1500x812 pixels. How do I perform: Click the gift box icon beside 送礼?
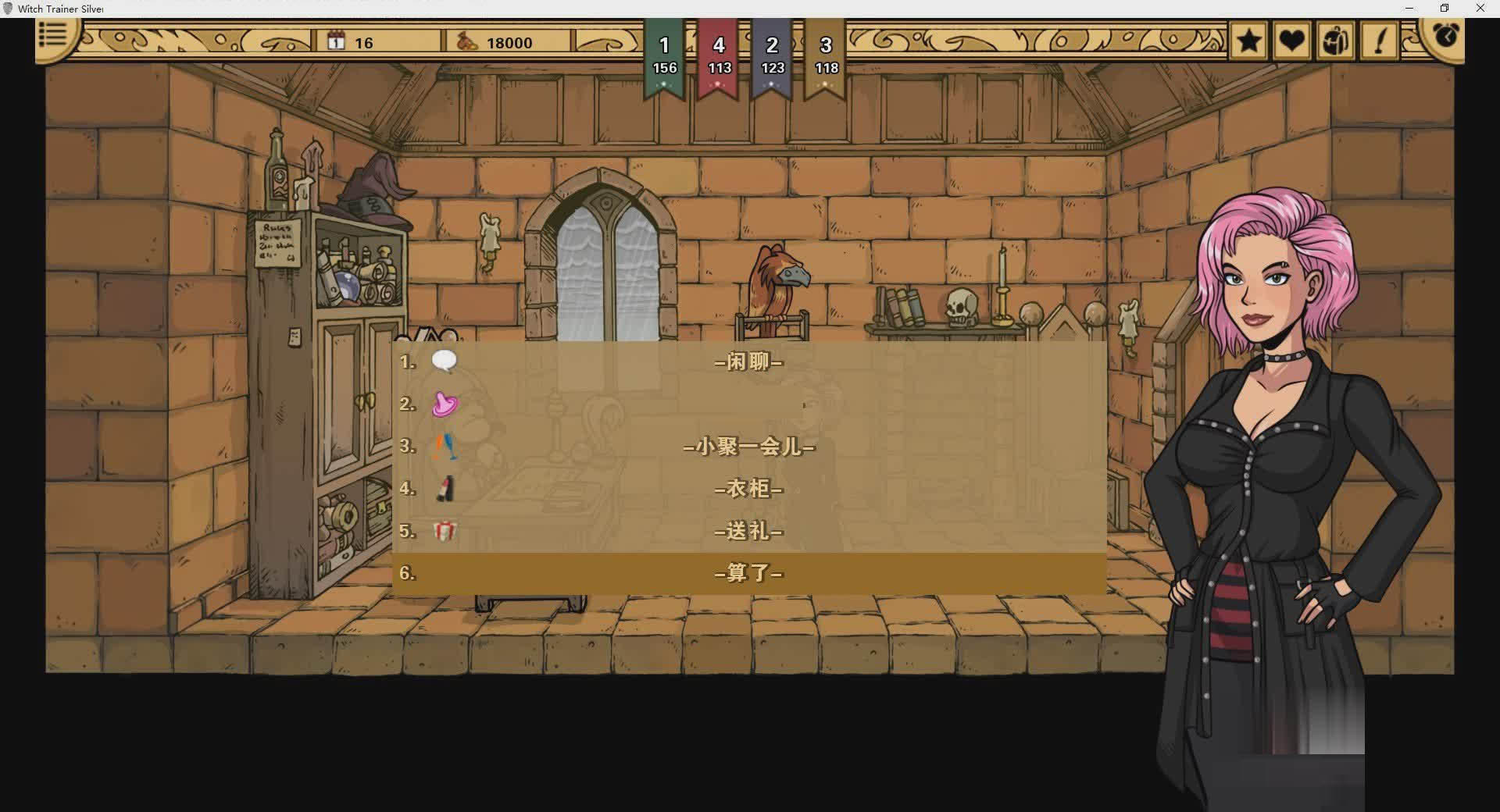point(444,531)
